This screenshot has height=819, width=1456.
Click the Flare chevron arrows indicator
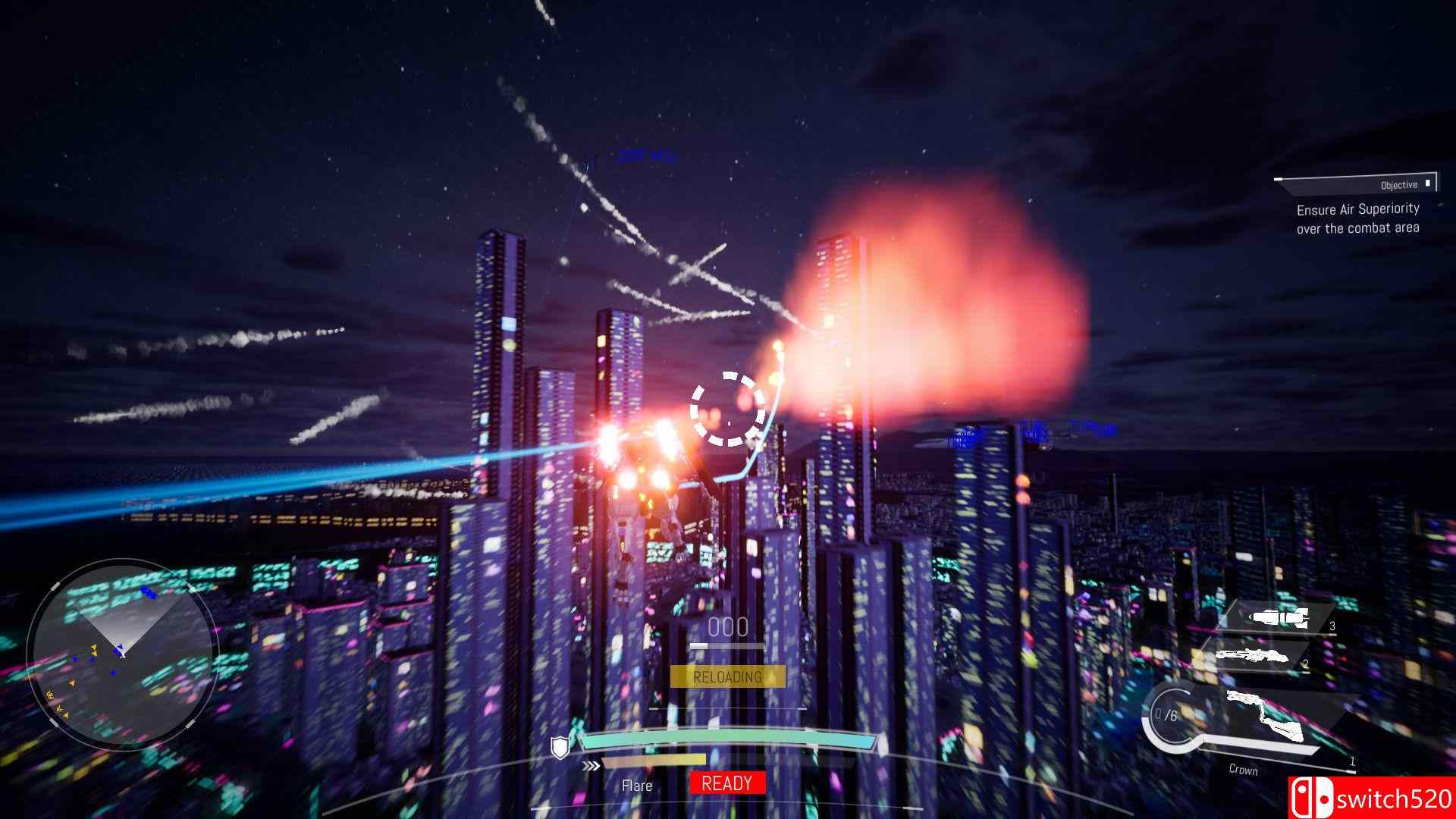[x=592, y=766]
